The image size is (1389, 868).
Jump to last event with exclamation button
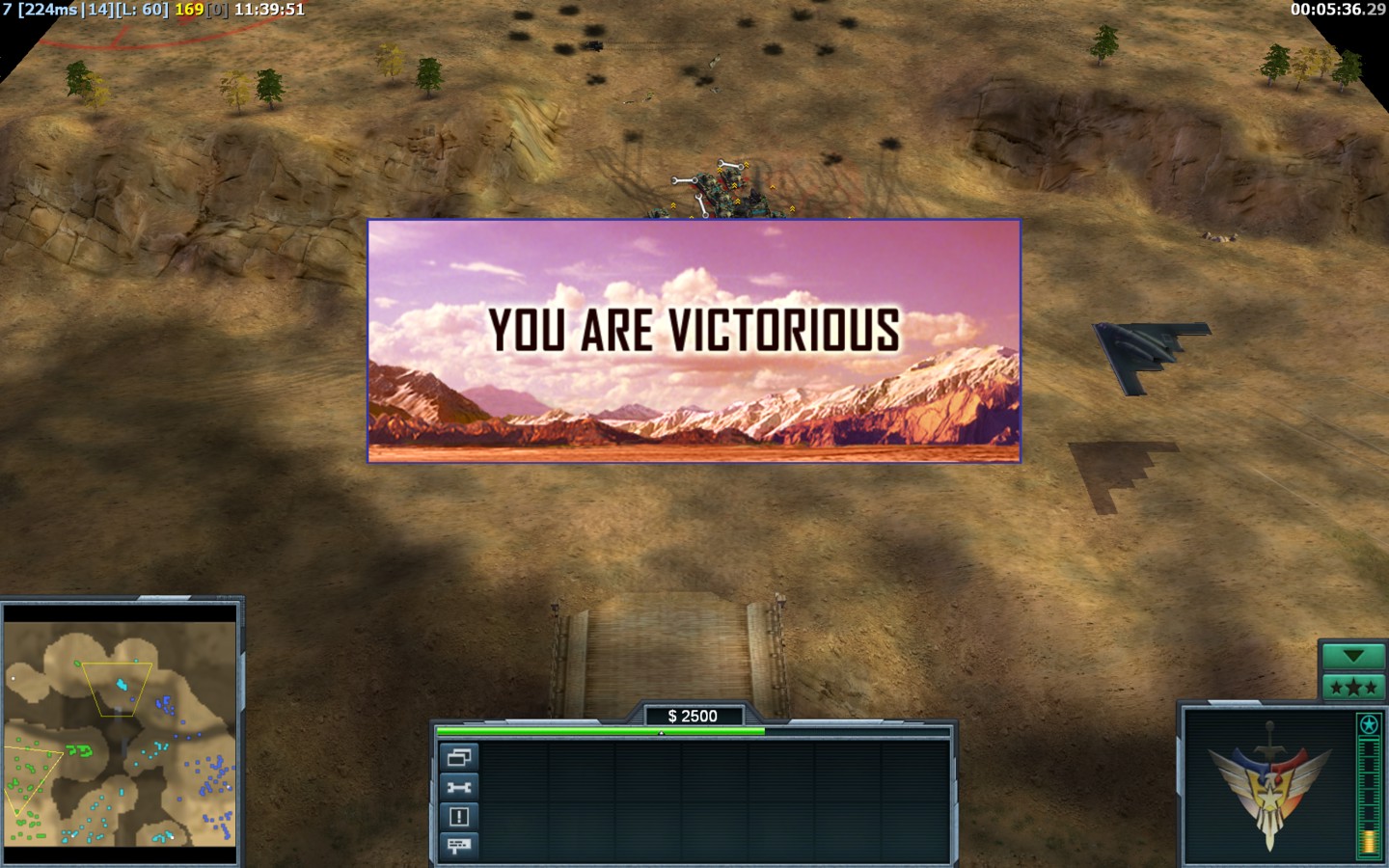(x=458, y=817)
